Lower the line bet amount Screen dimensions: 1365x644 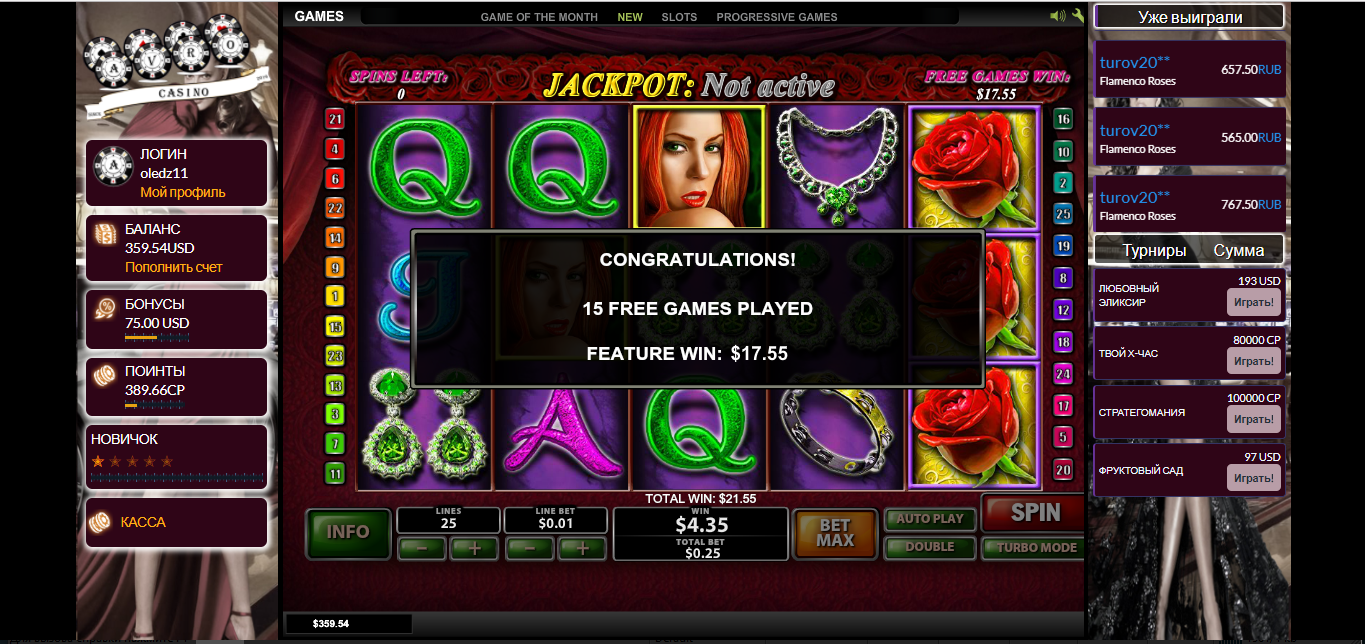[530, 548]
